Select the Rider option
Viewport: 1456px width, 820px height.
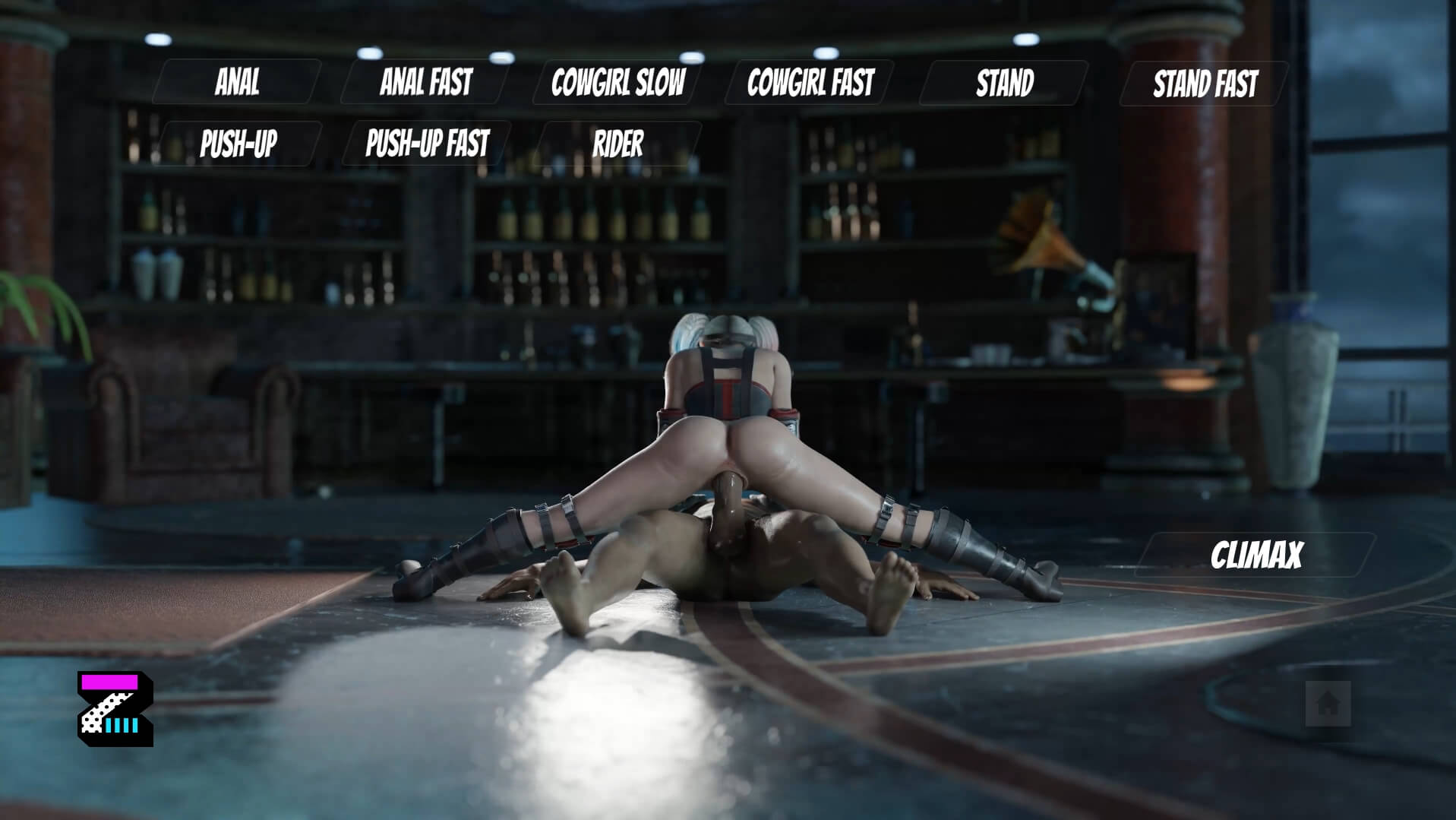click(617, 144)
